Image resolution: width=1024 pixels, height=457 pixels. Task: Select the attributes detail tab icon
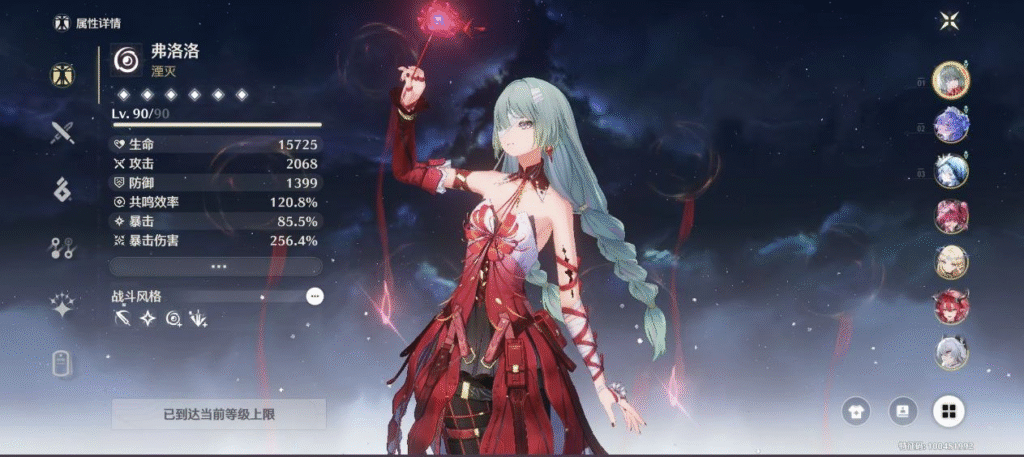62,74
